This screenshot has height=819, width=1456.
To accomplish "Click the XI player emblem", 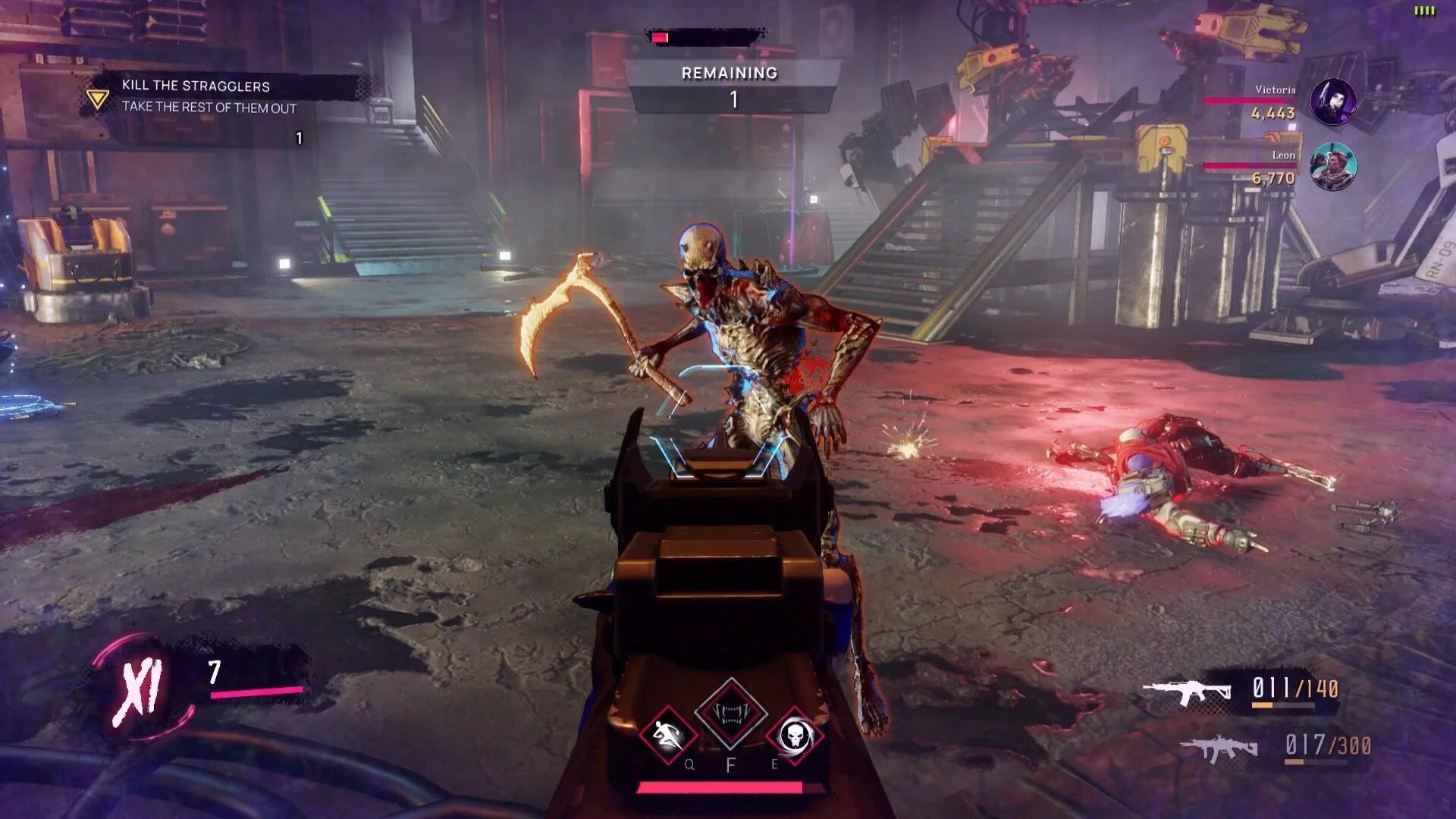I will 140,692.
